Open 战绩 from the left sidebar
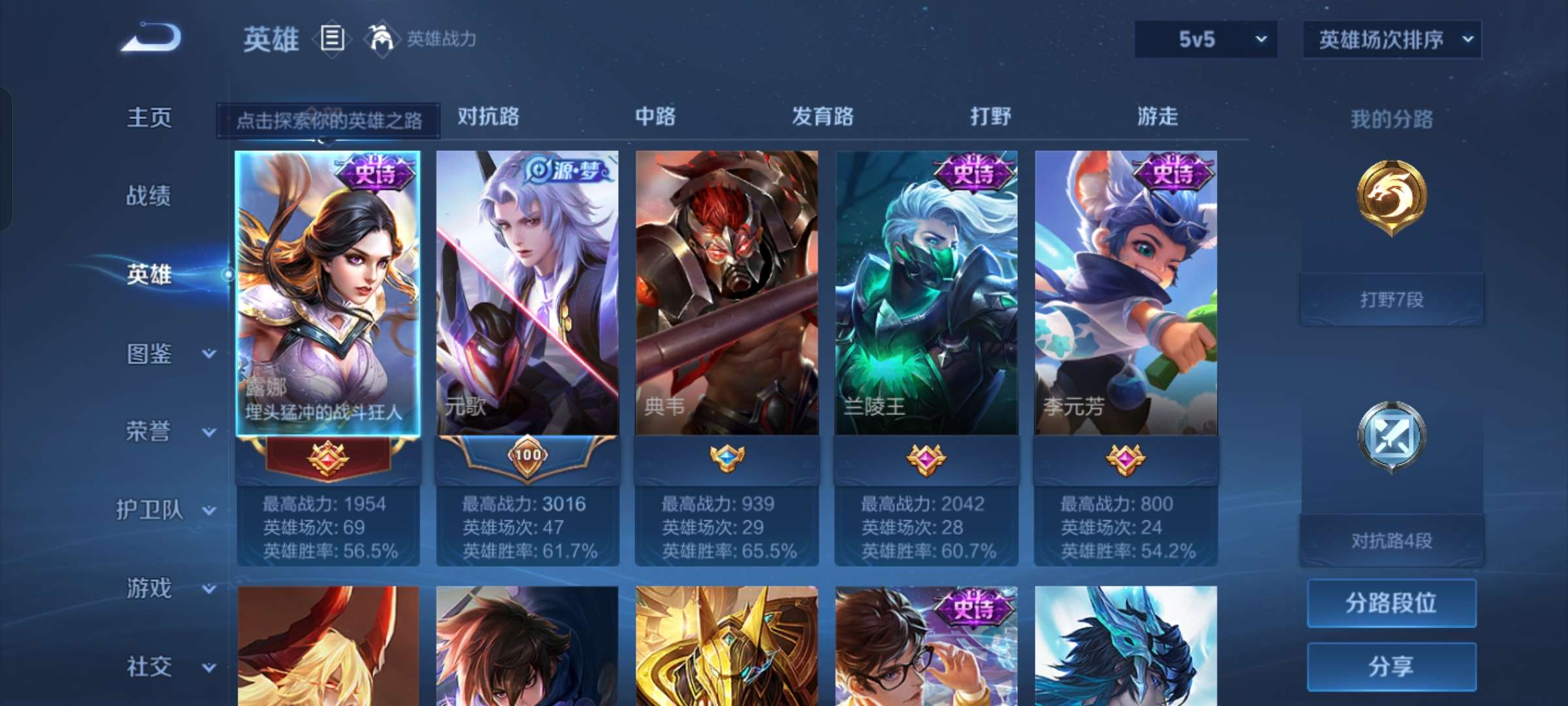This screenshot has height=706, width=1568. click(x=149, y=196)
